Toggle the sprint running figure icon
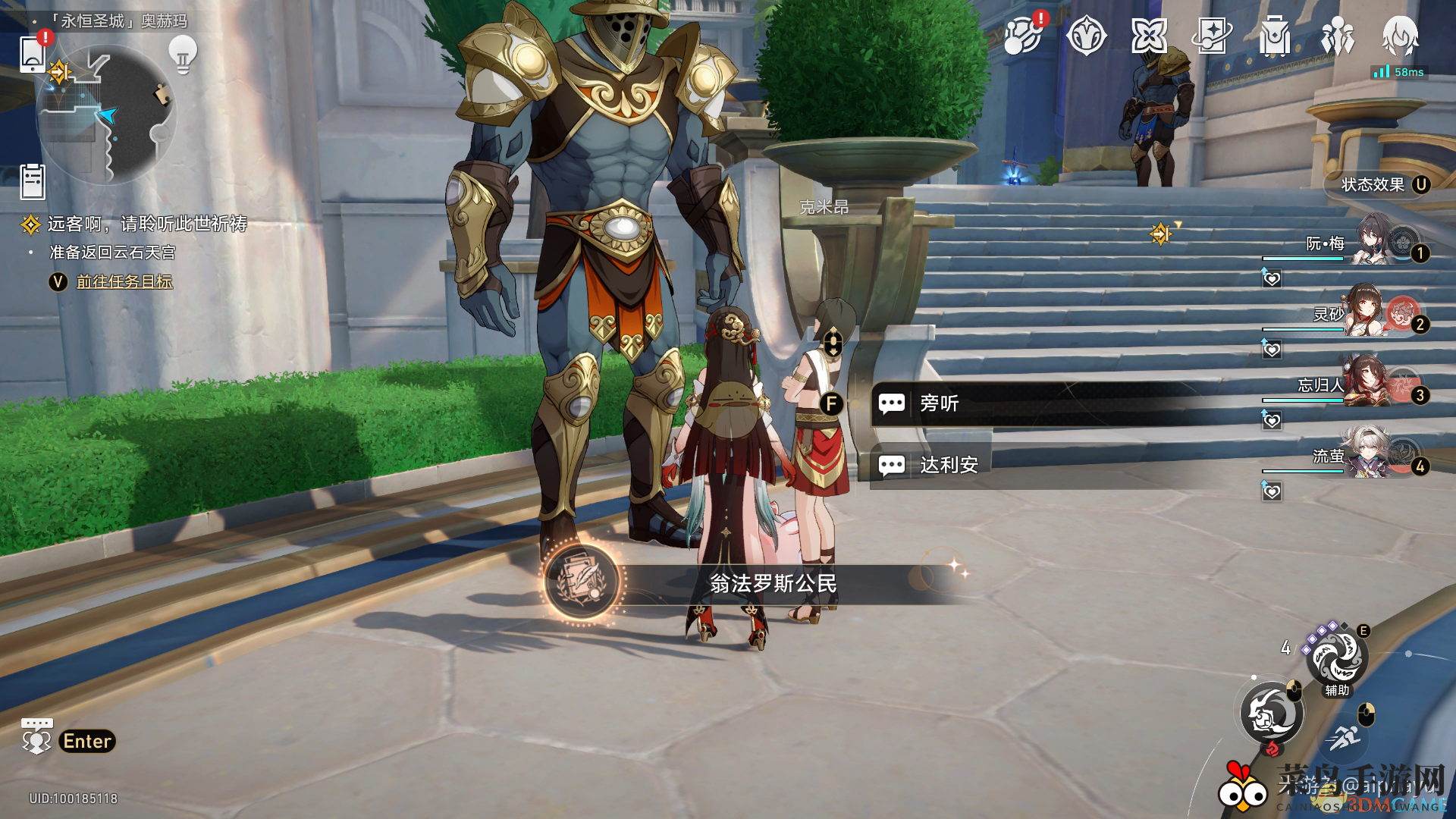Image resolution: width=1456 pixels, height=819 pixels. coord(1345,736)
